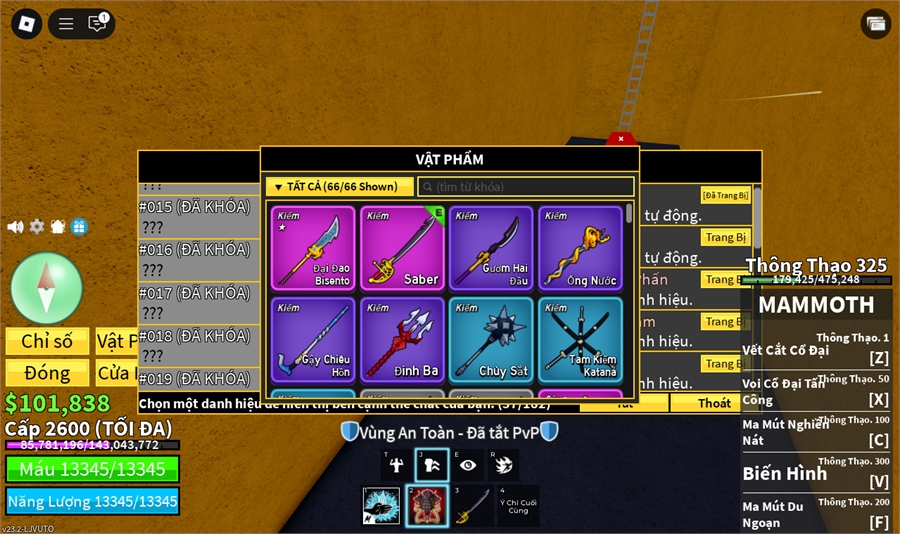Click the item keyword search field
The width and height of the screenshot is (900, 534).
tap(526, 187)
